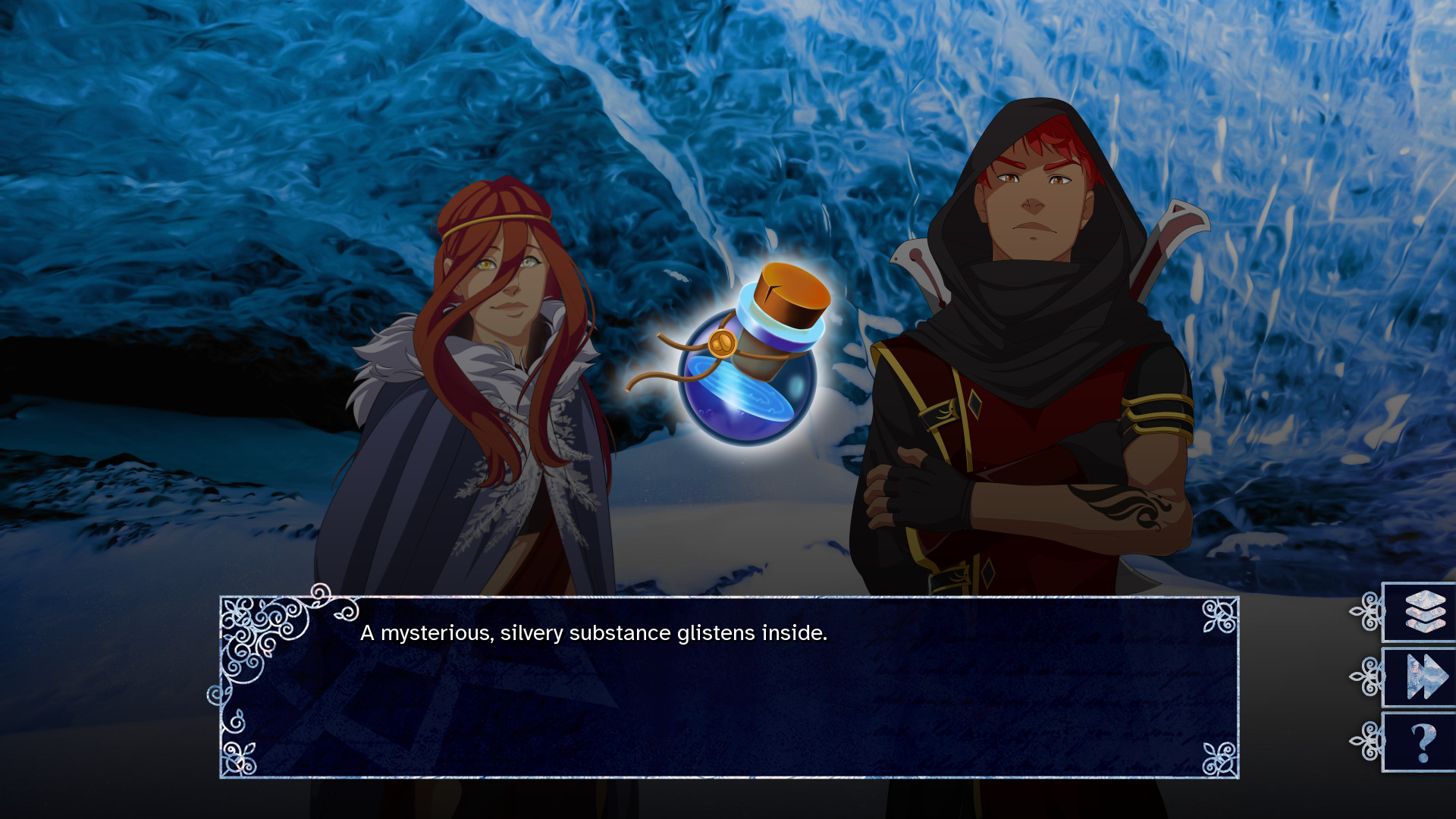Click the cork stopper on the potion
Screen dimensions: 1456x819
pos(789,292)
